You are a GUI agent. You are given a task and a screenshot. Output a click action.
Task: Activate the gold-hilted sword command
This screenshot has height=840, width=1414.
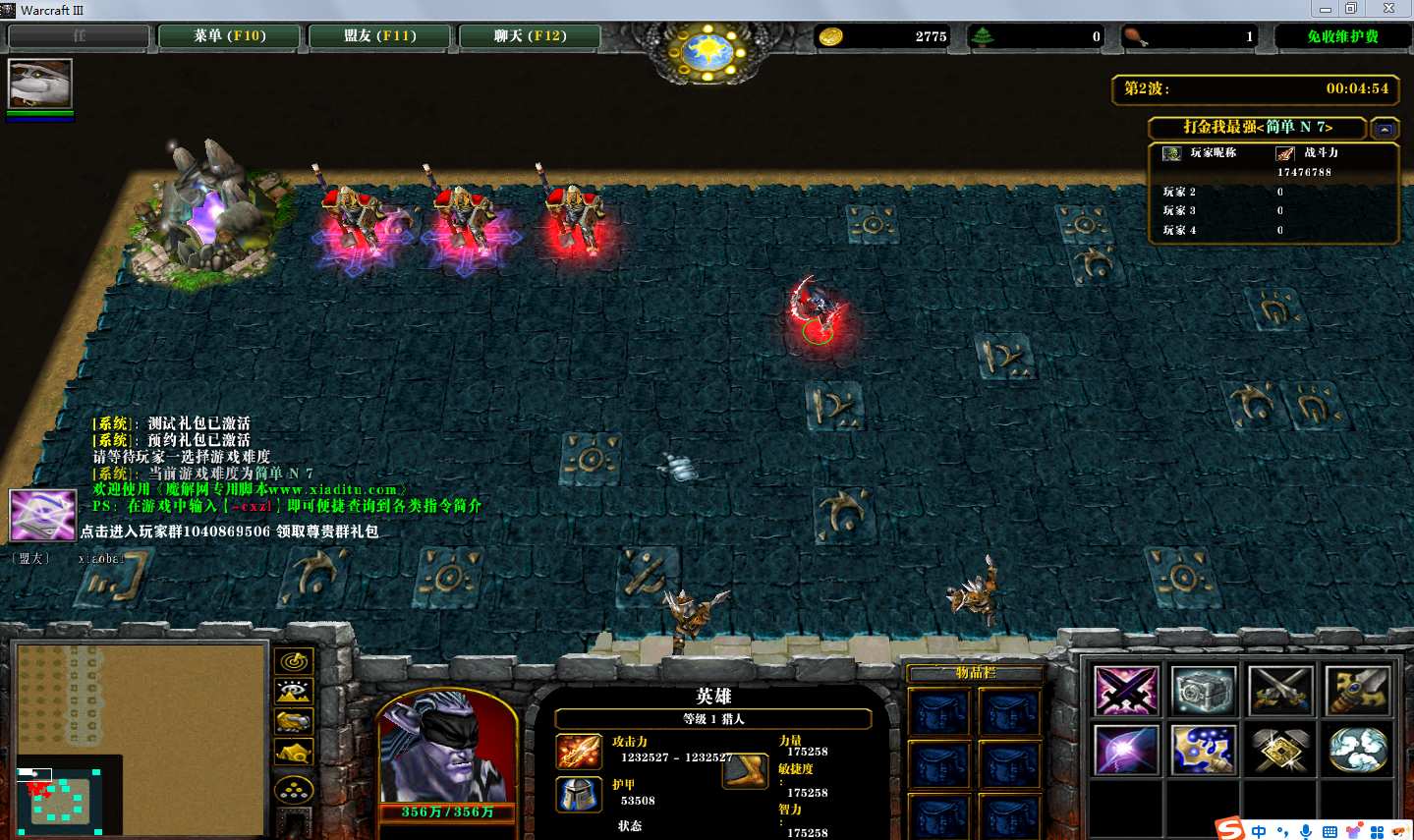click(x=1358, y=691)
